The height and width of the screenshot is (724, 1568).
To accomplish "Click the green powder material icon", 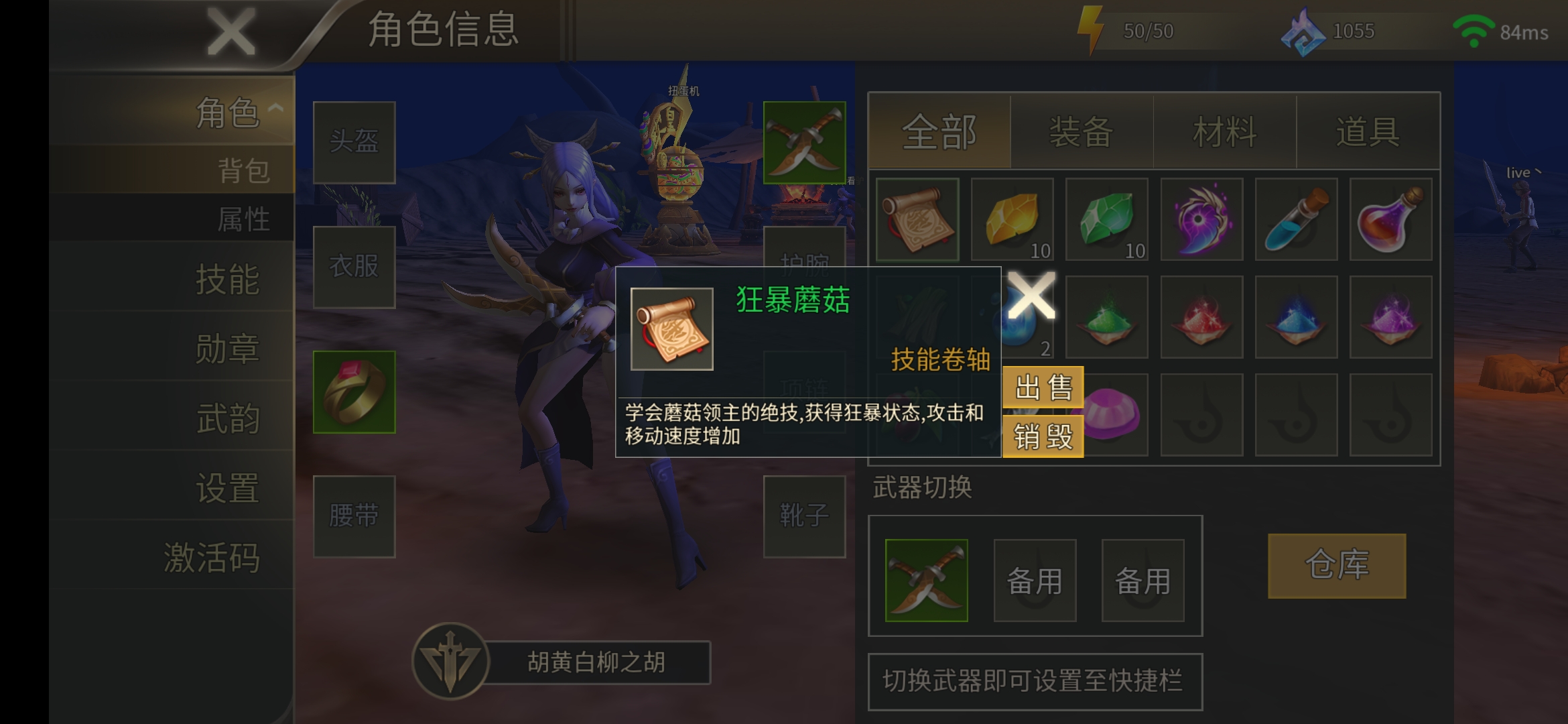I will tap(1107, 316).
